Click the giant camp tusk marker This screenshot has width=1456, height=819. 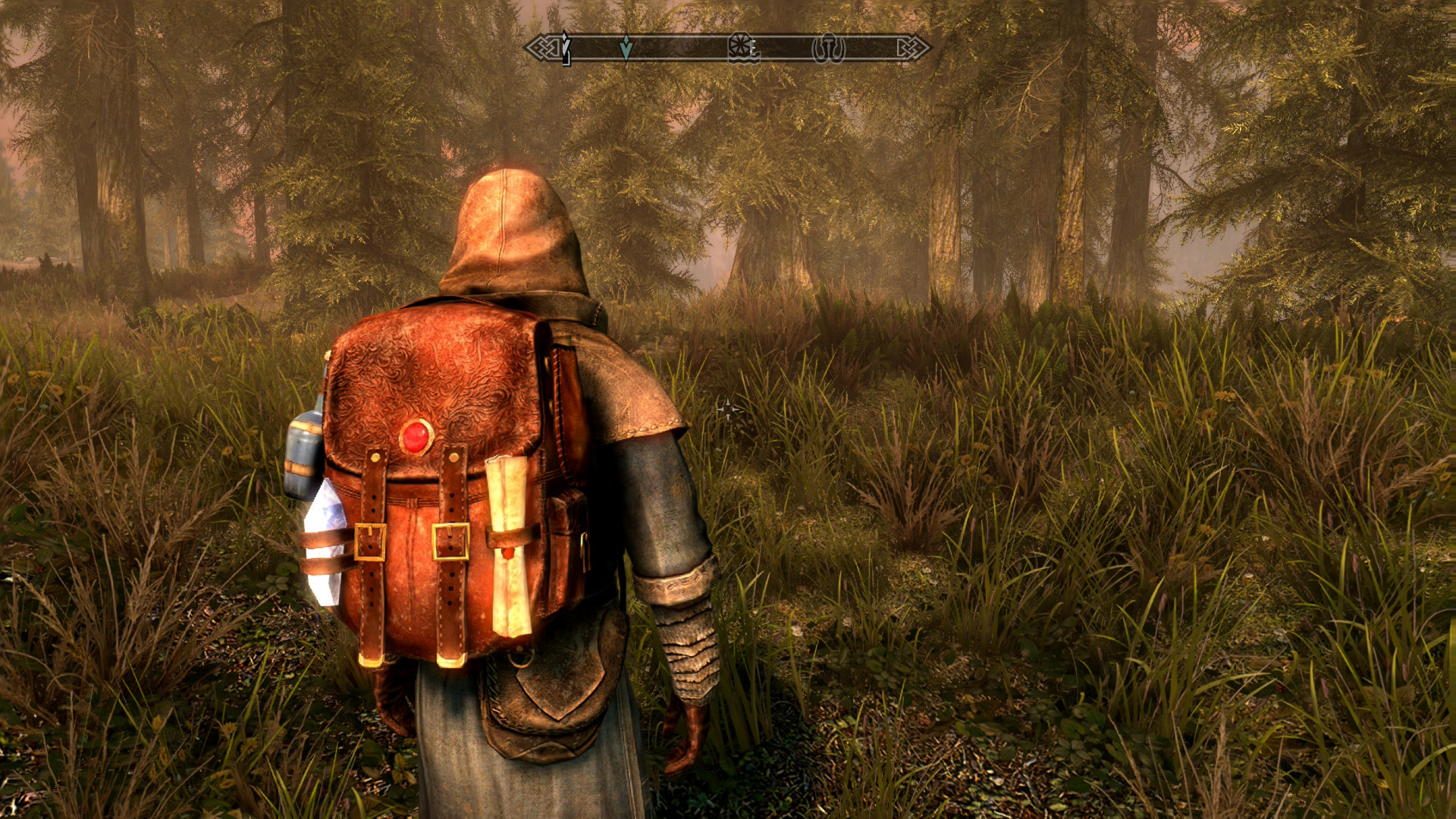[828, 49]
